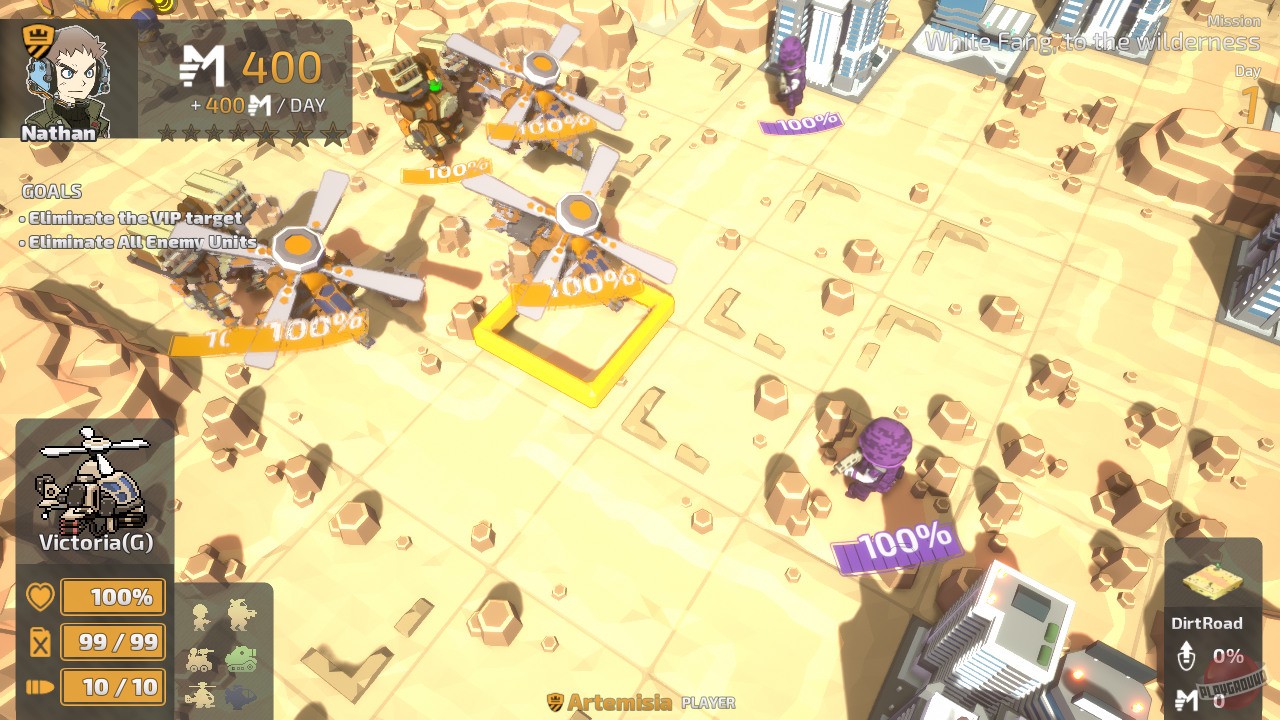Select the heavy gunner infantry icon
1280x720 pixels.
tap(242, 614)
